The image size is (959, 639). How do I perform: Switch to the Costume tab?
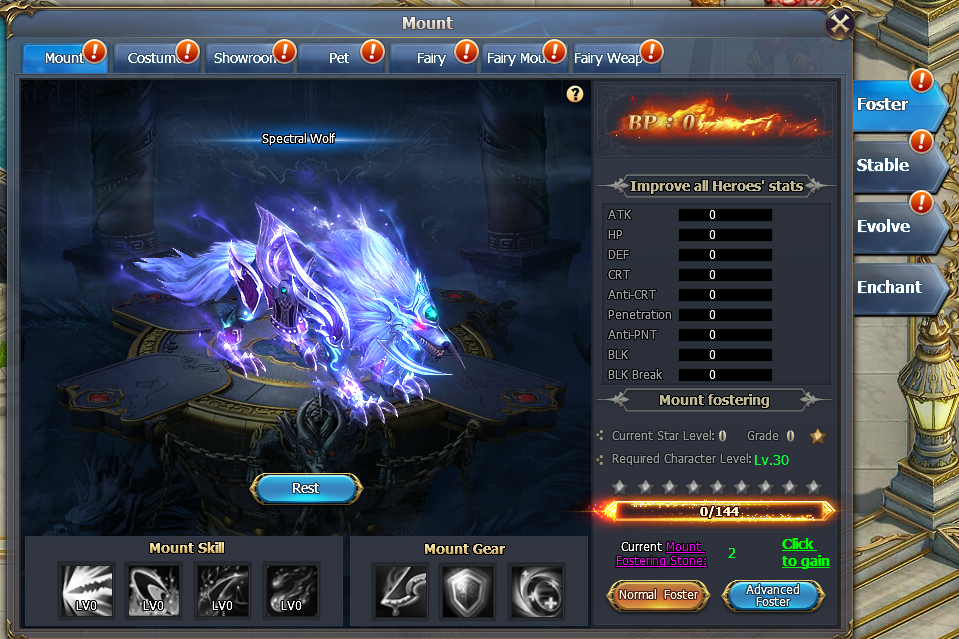pos(153,58)
